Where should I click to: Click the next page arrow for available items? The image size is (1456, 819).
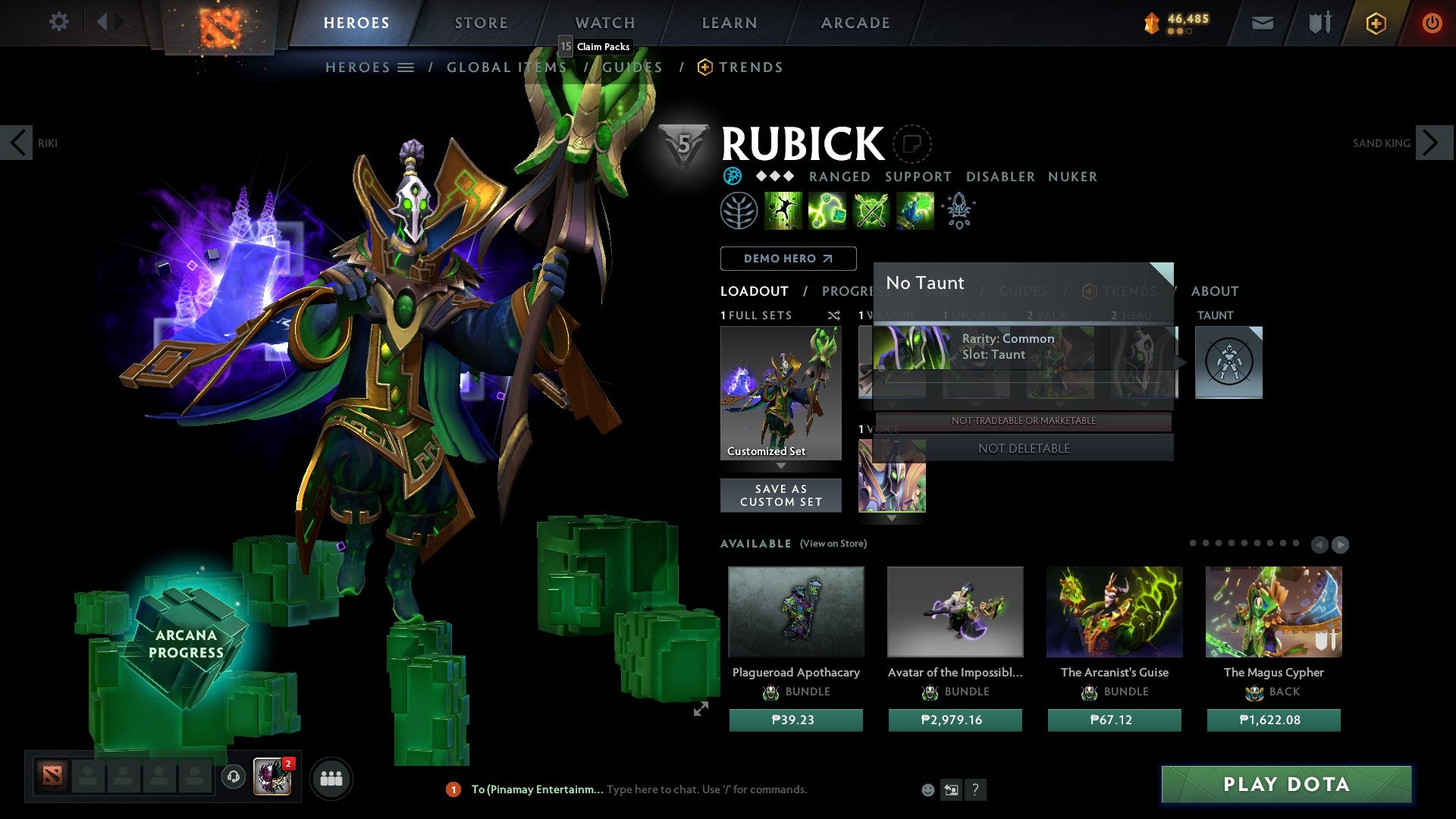tap(1339, 544)
